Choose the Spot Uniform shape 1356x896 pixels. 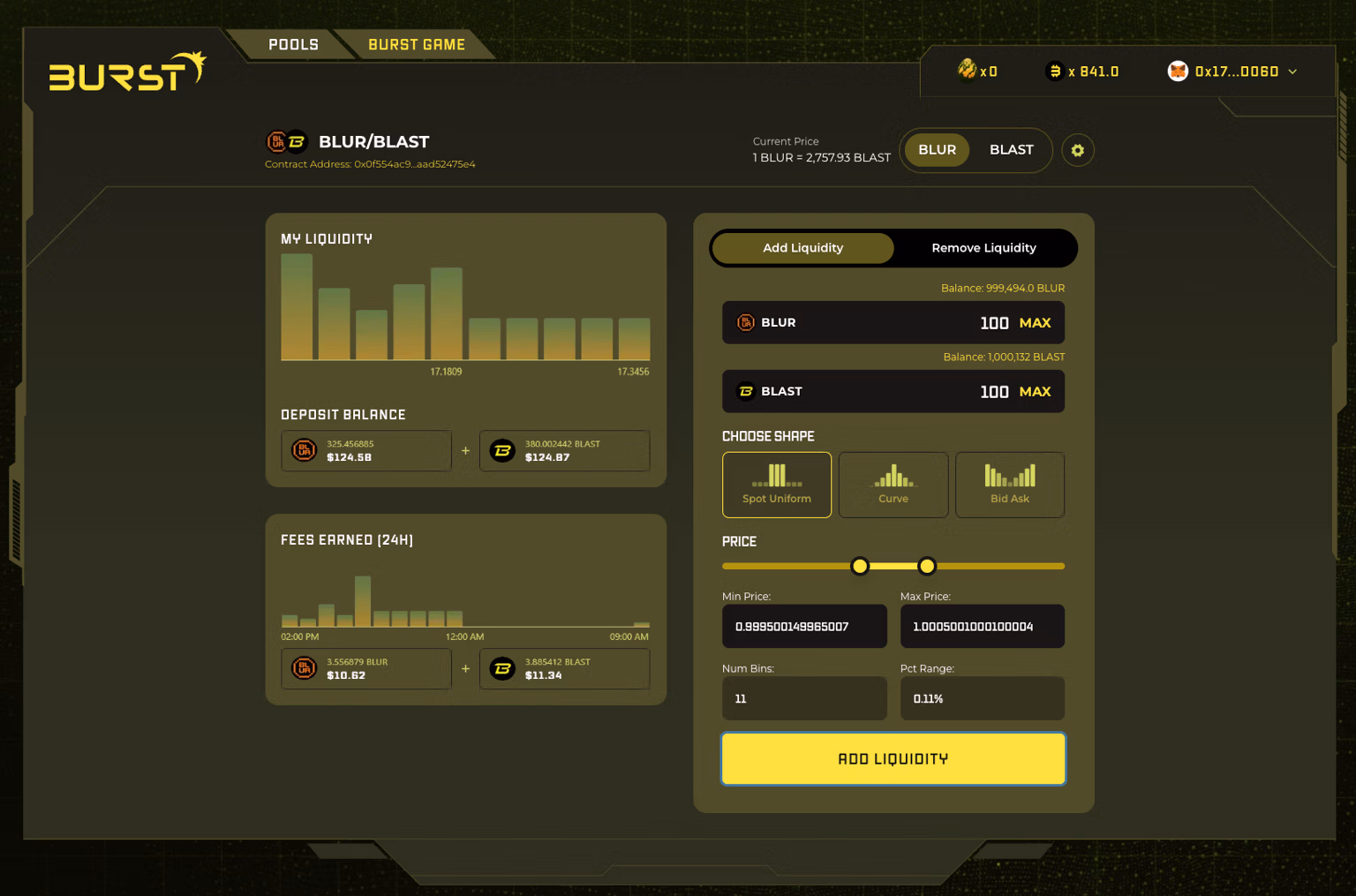click(776, 485)
